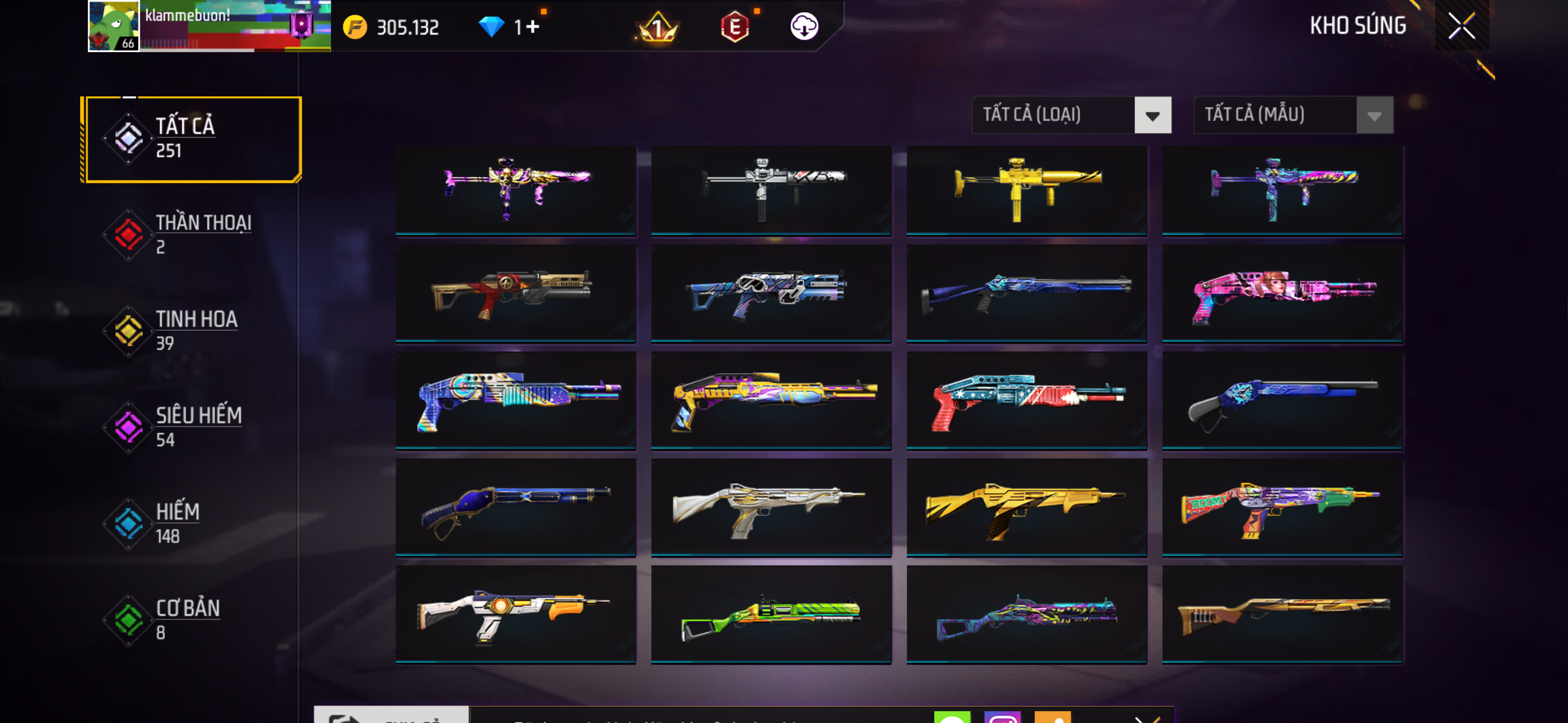Open the player profile avatar

[x=113, y=26]
